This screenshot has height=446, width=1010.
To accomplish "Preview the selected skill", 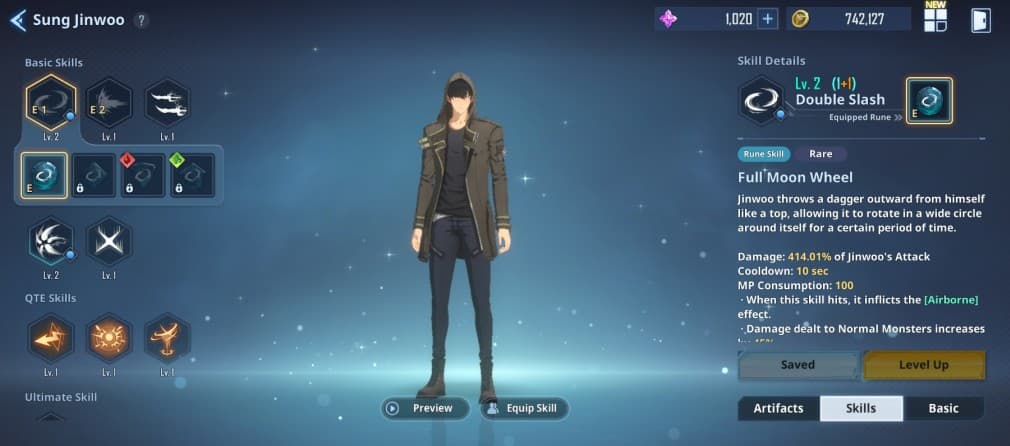I will point(425,408).
